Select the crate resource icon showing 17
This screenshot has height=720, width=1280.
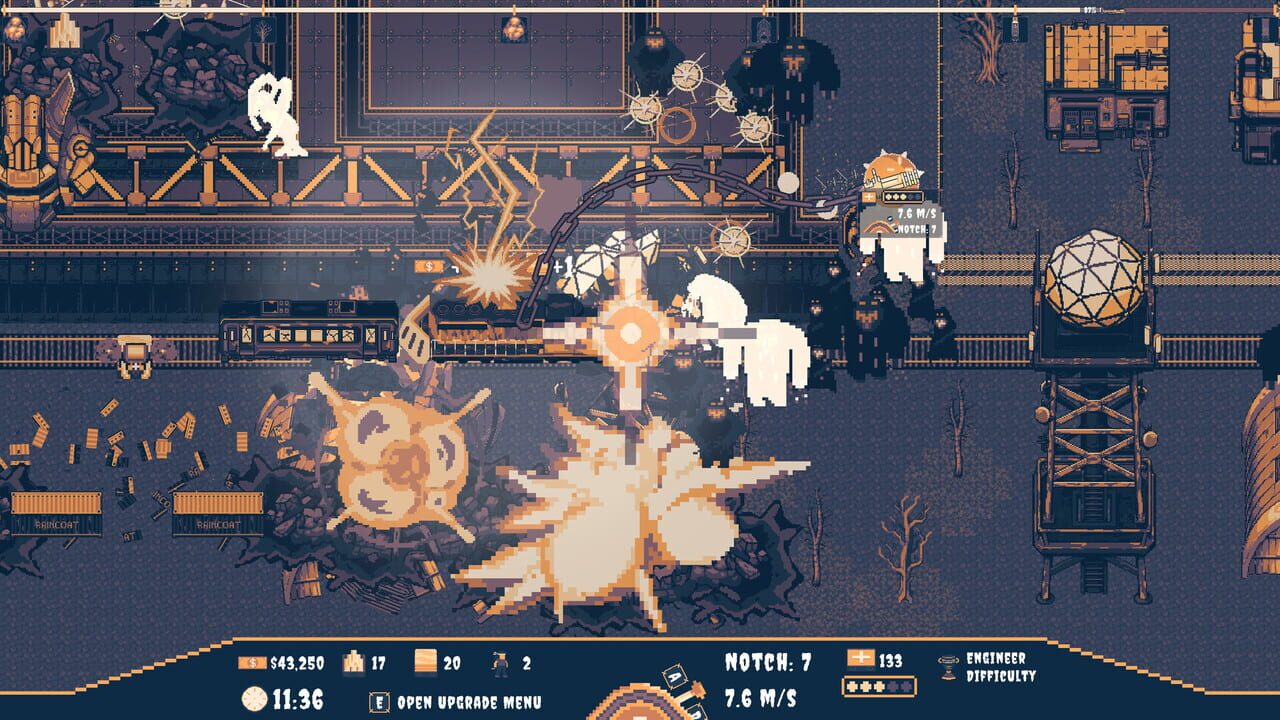(x=355, y=662)
